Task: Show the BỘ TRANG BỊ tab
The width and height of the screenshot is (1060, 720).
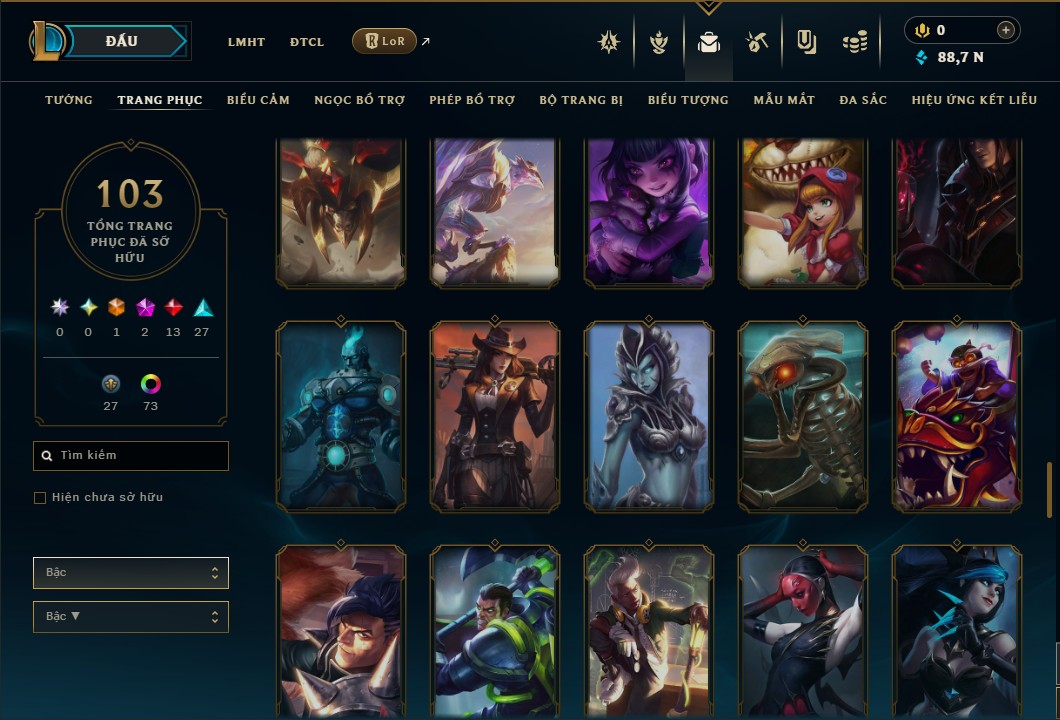Action: coord(581,100)
